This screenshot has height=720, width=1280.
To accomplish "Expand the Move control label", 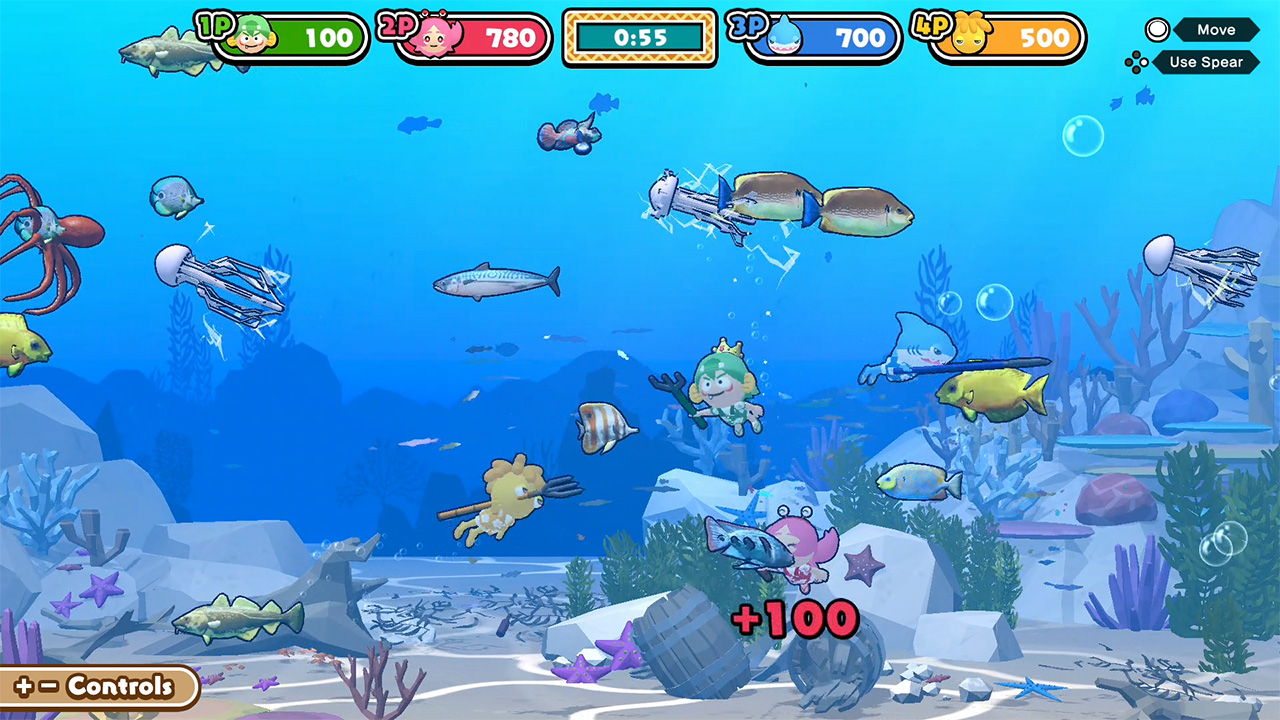I will pos(1216,29).
